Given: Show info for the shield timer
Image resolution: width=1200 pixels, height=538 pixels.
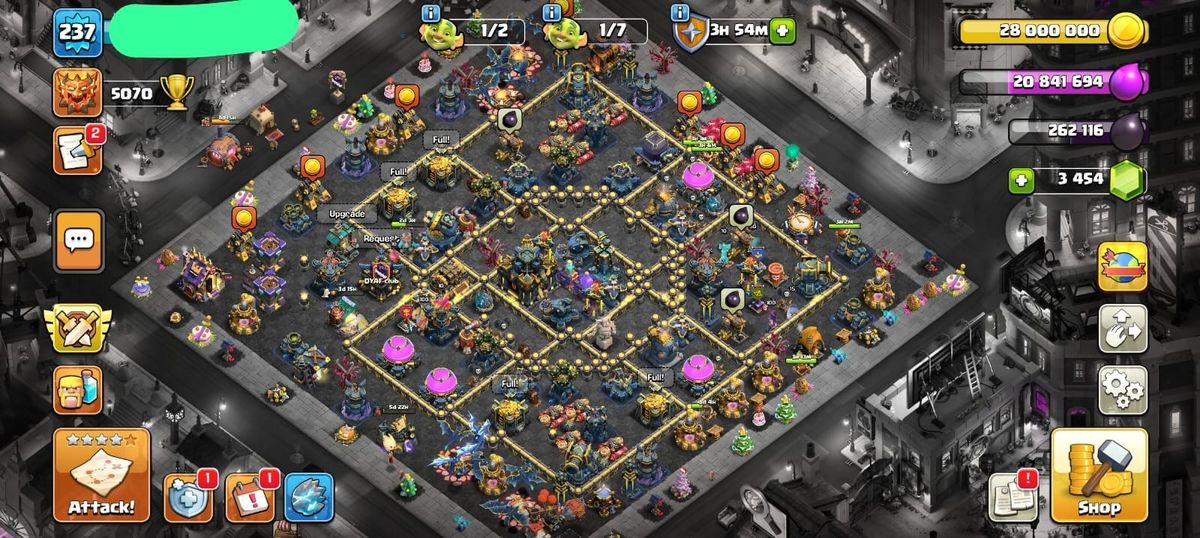Looking at the screenshot, I should tap(681, 12).
